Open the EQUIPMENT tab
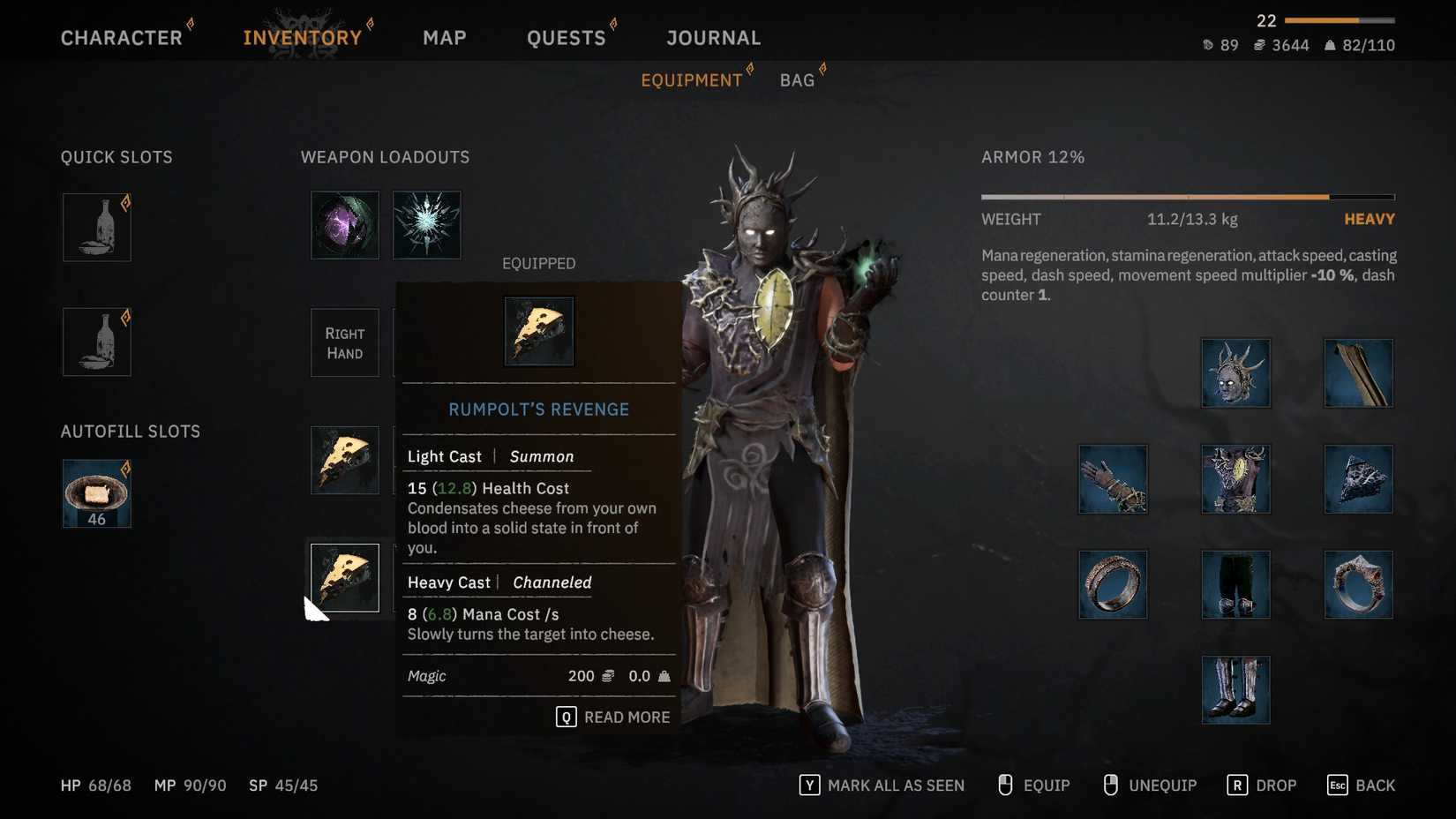 click(x=692, y=79)
